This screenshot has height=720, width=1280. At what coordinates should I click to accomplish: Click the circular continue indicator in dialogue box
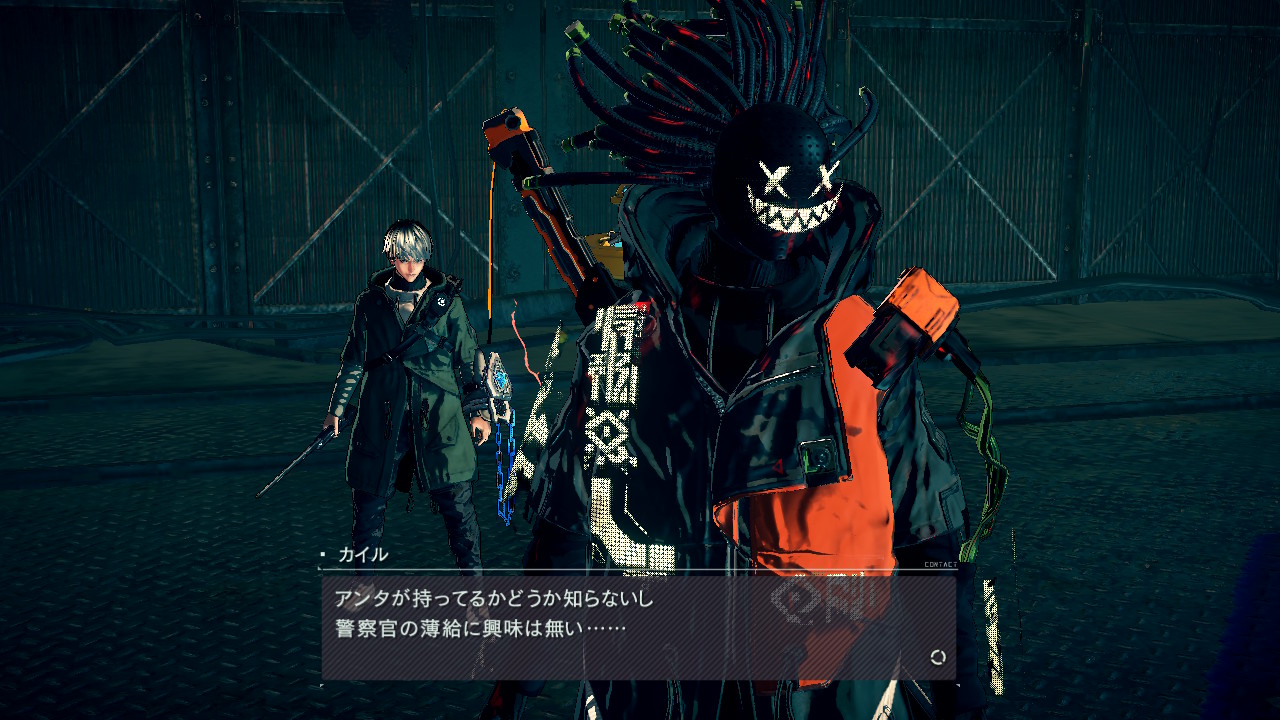[x=937, y=657]
